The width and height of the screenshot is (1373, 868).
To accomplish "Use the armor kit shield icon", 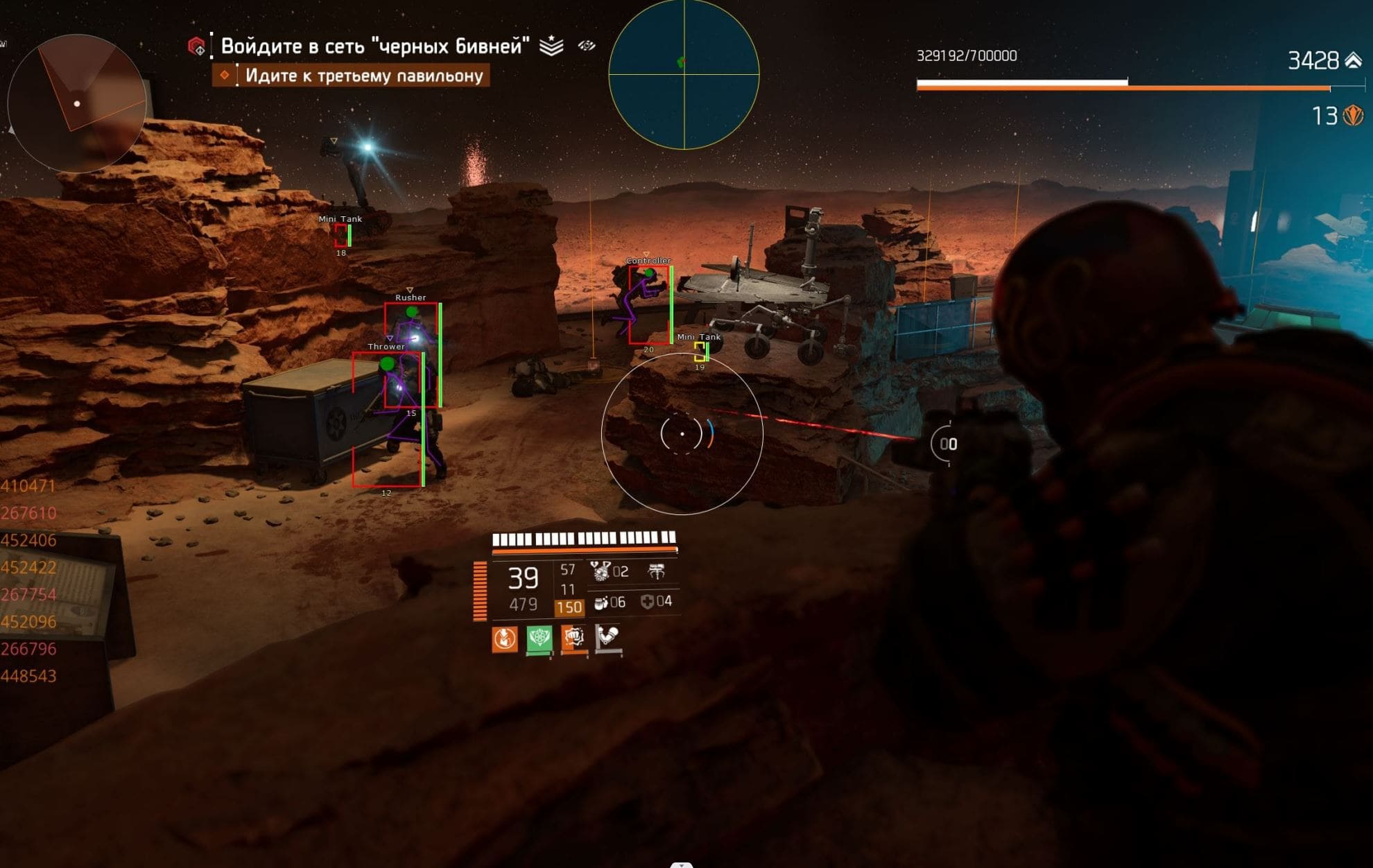I will click(x=647, y=602).
